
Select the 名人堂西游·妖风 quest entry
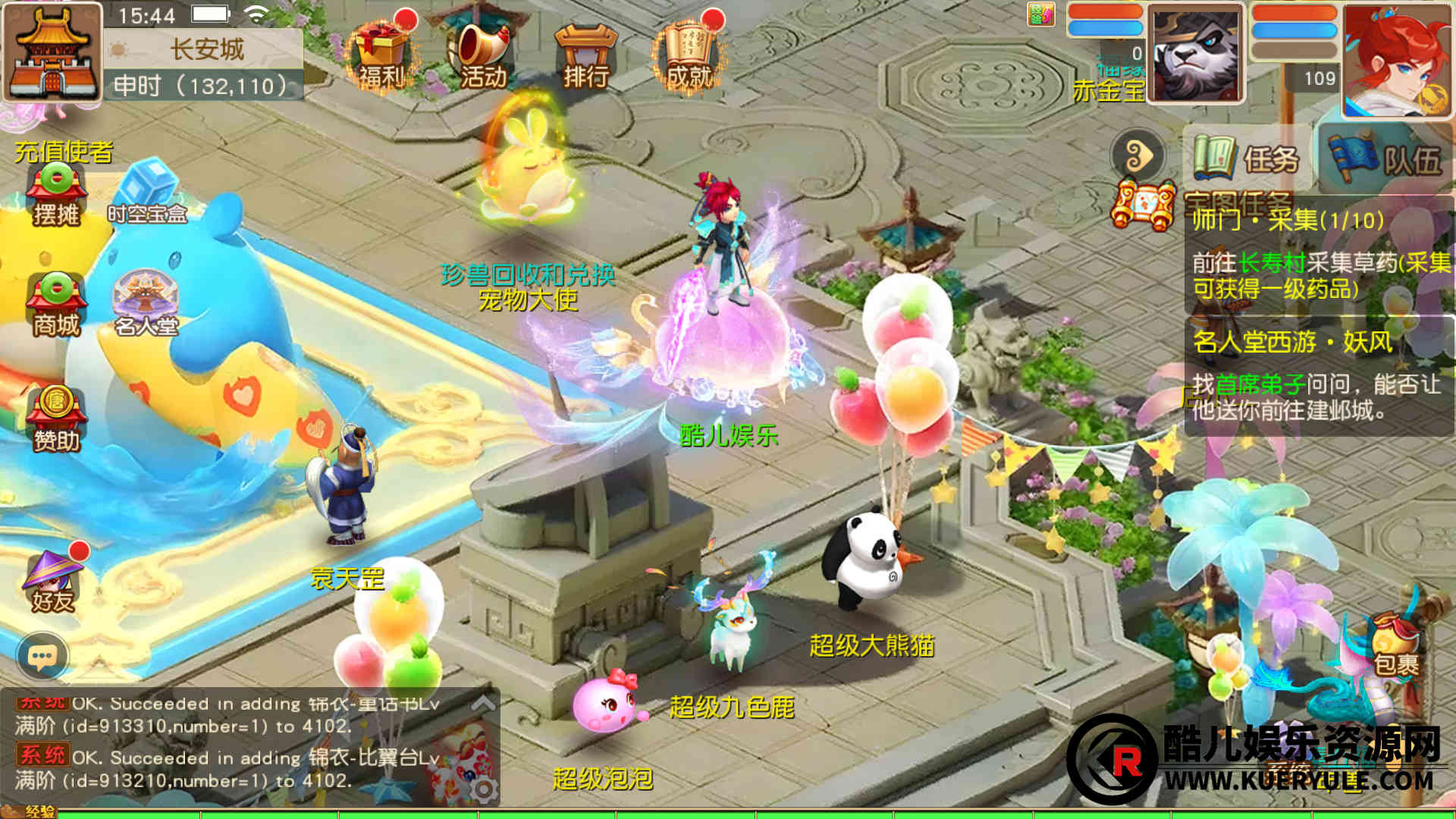[x=1318, y=376]
